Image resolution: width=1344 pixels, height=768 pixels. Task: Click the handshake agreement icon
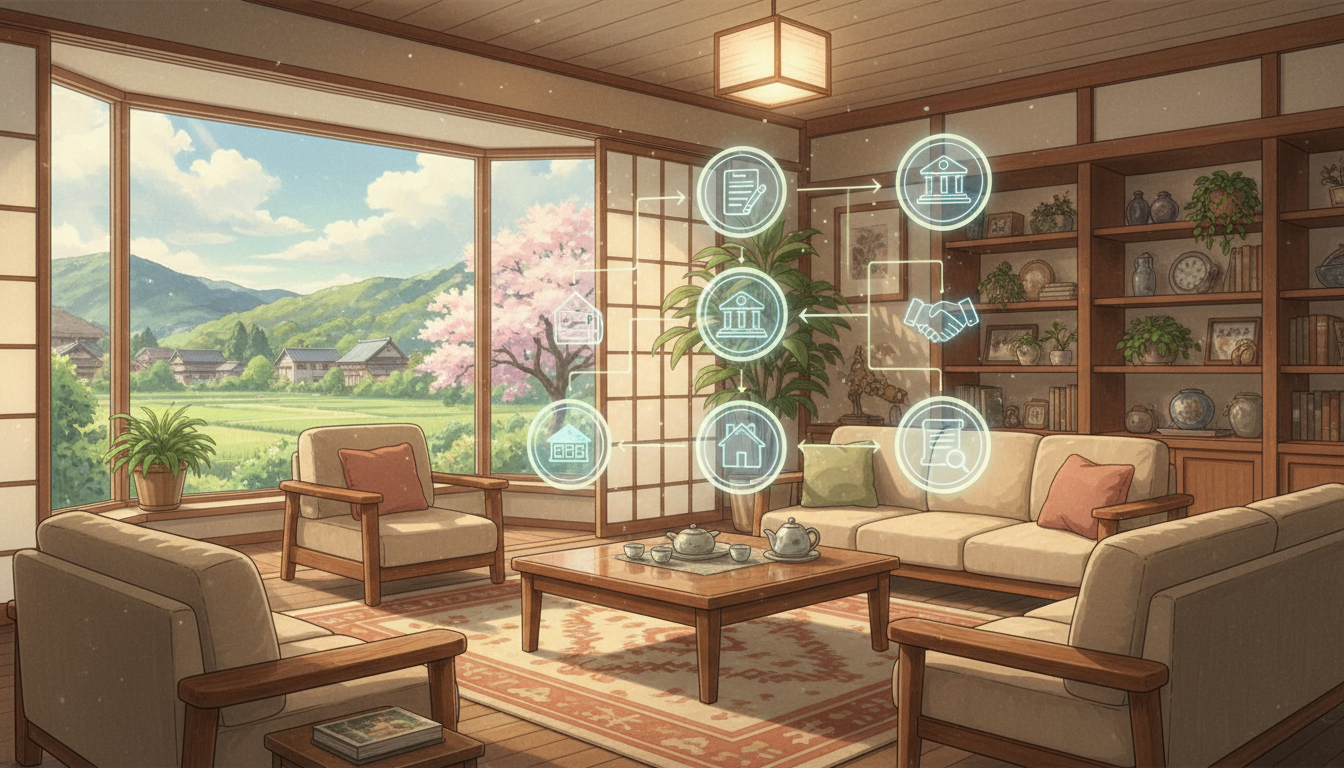coord(940,318)
